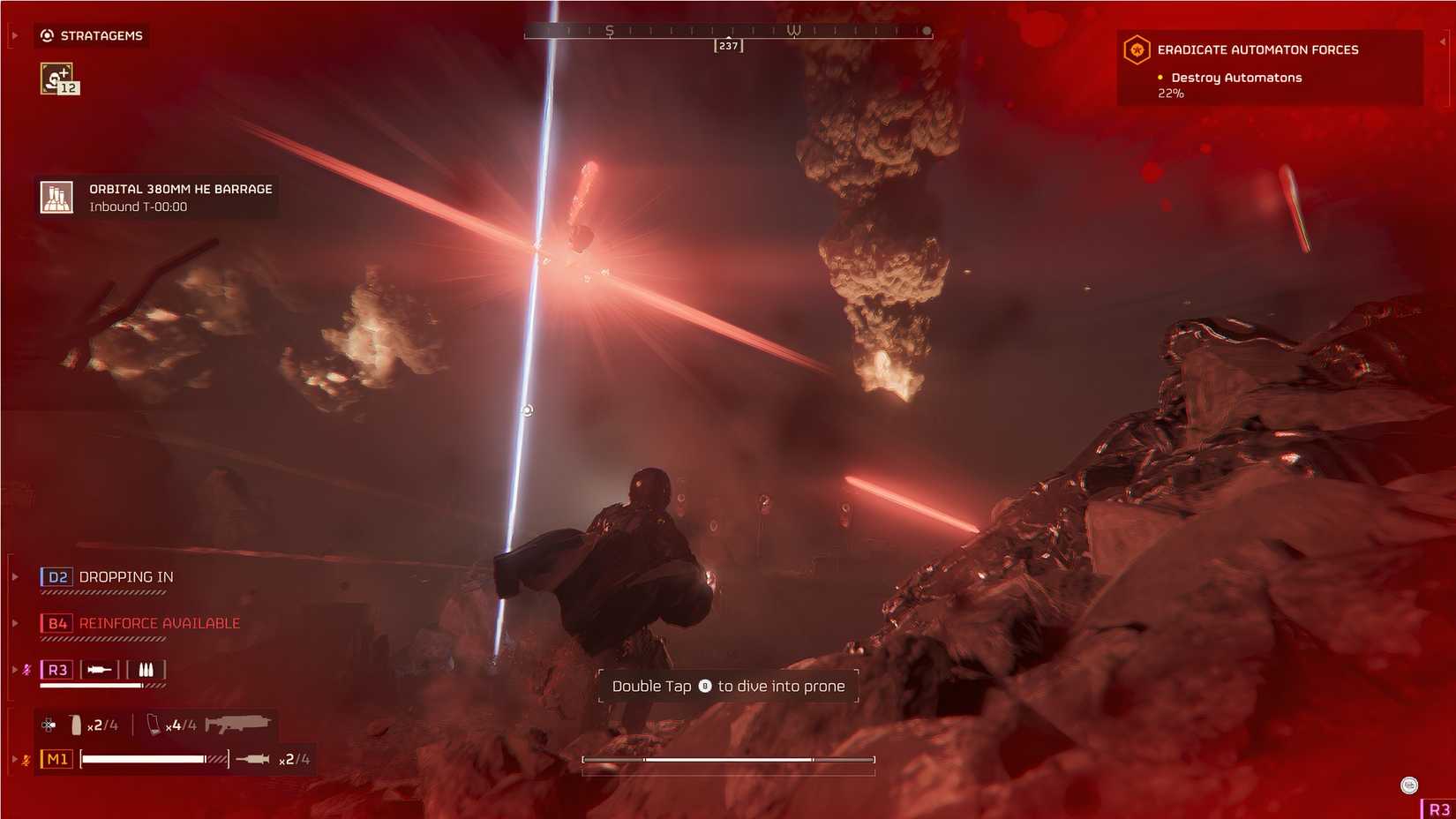Click the Reinforce Available text
Viewport: 1456px width, 819px height.
pos(159,622)
